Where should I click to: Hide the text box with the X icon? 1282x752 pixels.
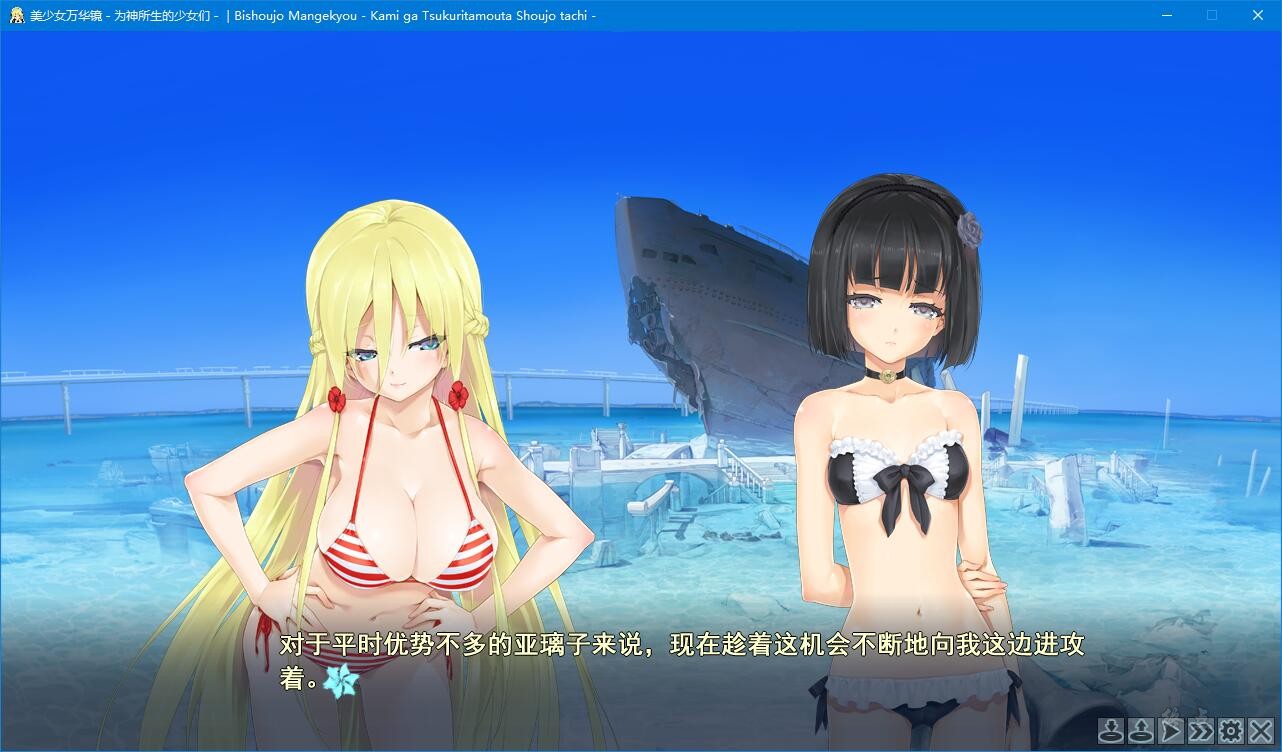pos(1261,731)
